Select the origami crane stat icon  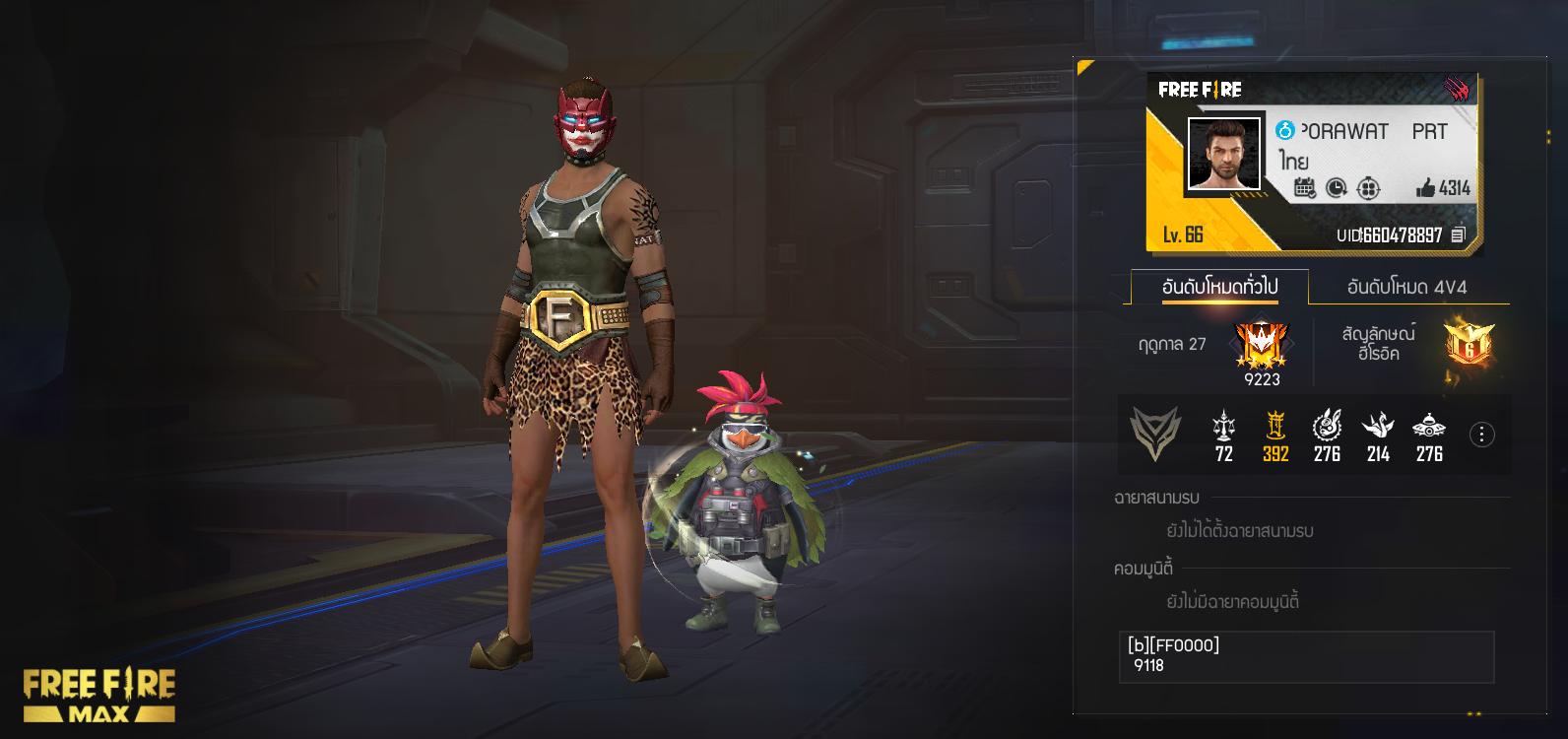(1377, 426)
